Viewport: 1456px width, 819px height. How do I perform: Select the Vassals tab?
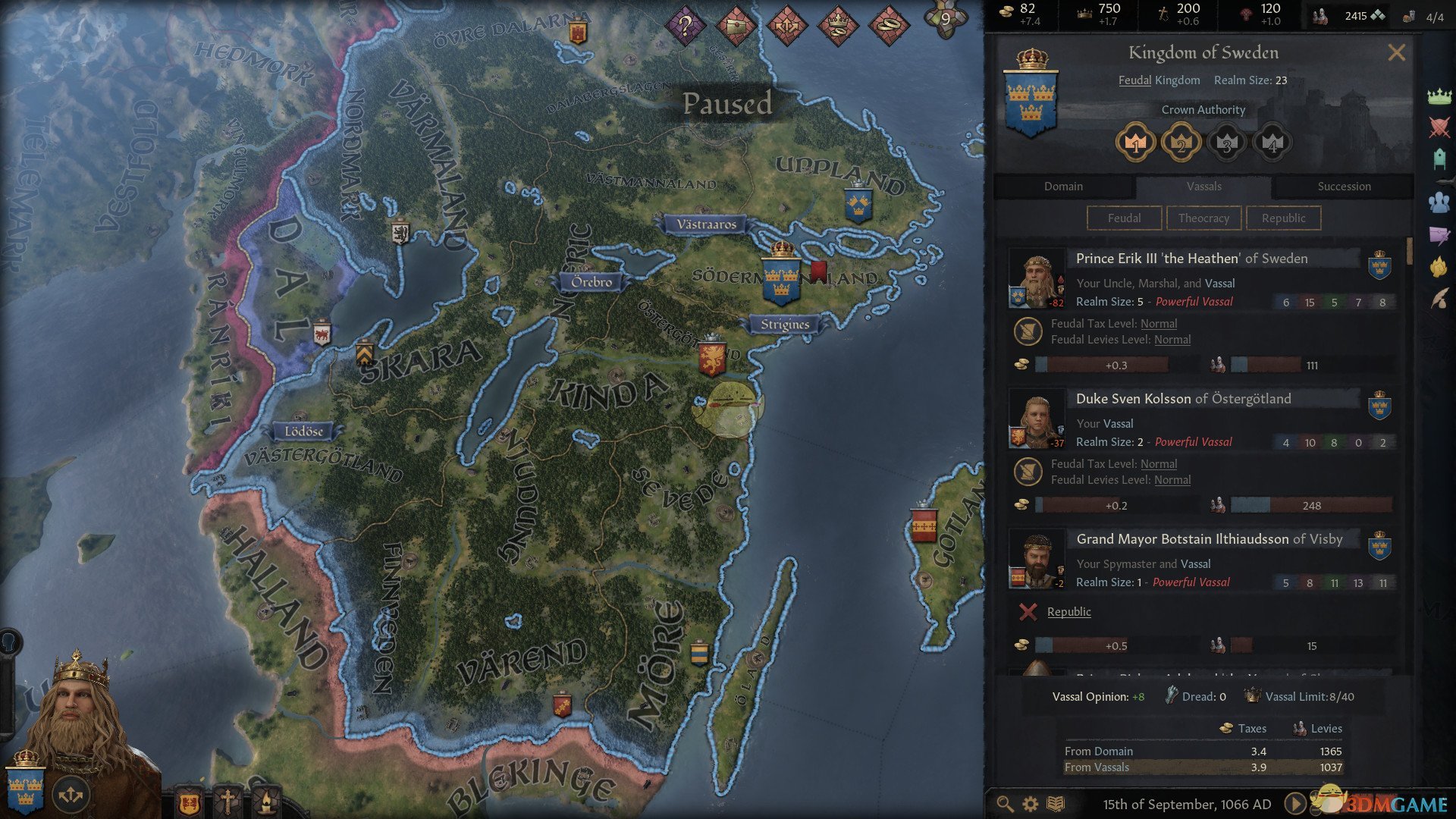1203,187
